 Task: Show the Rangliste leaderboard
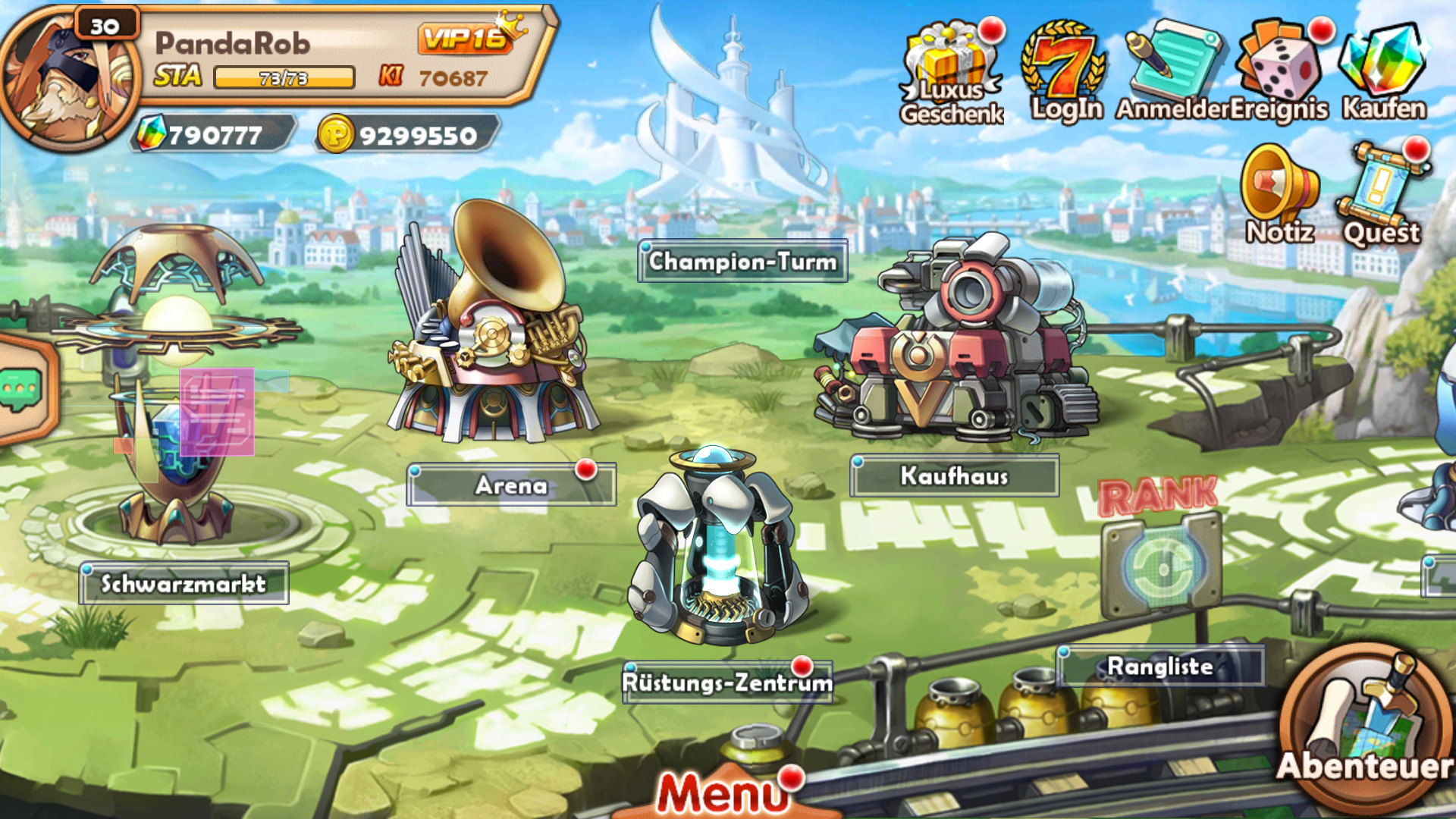click(x=1159, y=666)
